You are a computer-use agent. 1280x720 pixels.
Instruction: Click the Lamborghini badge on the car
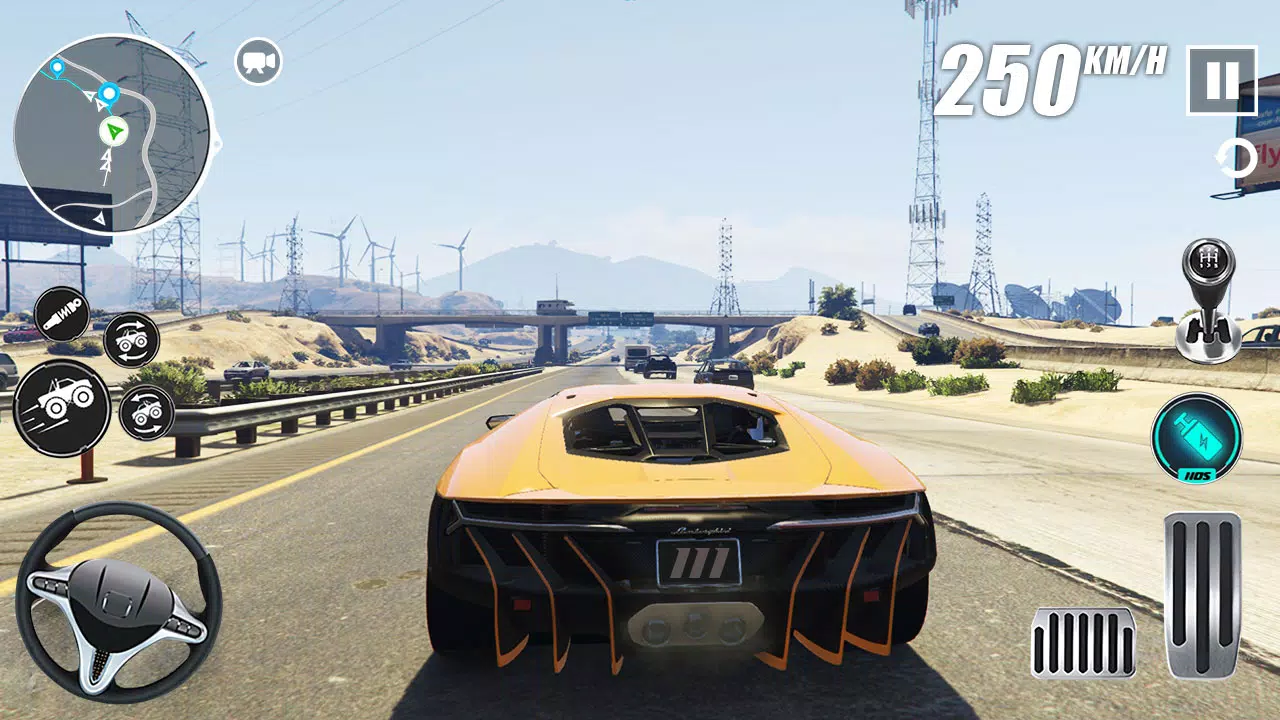(x=700, y=529)
